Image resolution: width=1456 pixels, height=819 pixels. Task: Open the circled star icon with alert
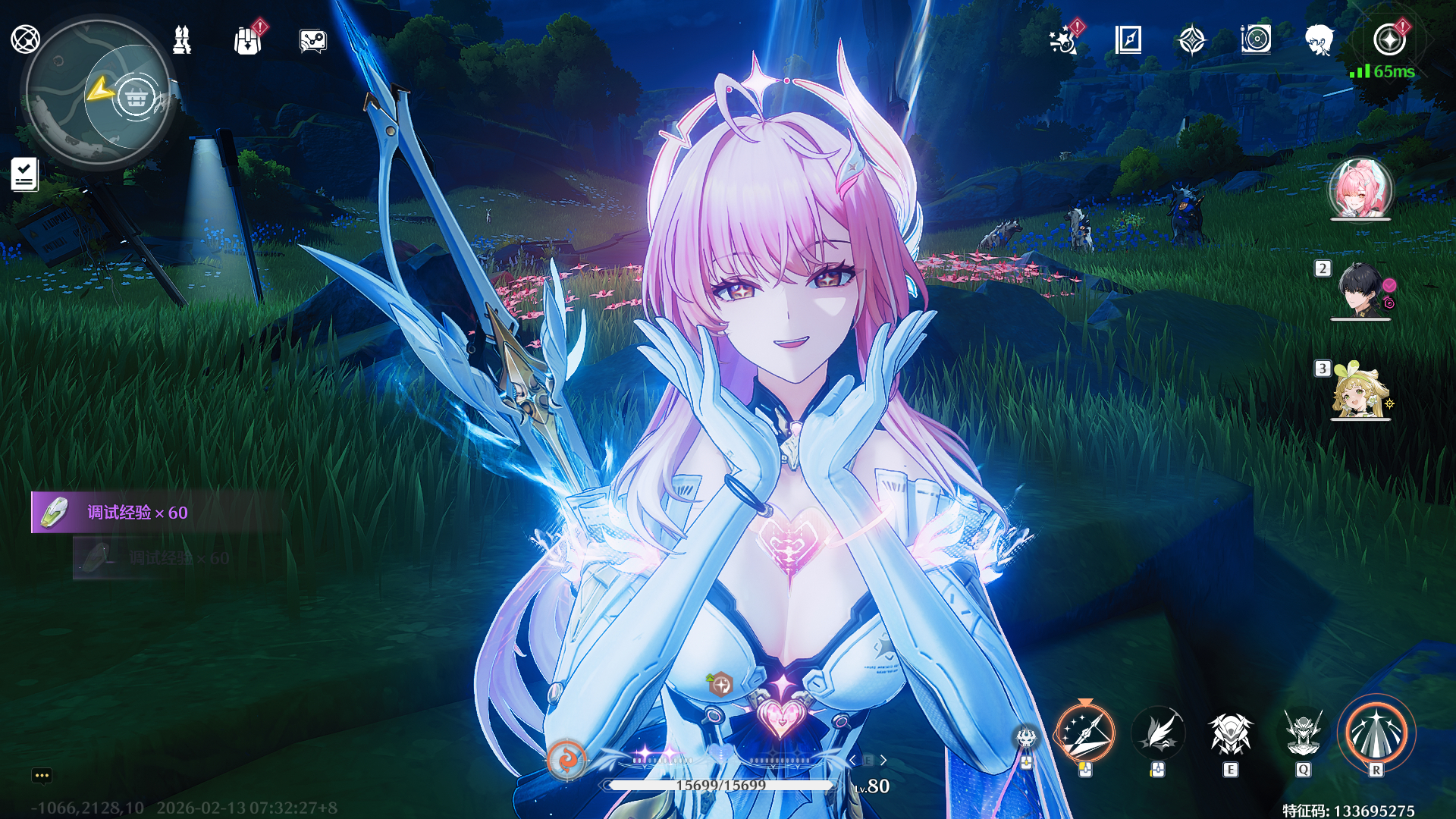tap(1389, 39)
